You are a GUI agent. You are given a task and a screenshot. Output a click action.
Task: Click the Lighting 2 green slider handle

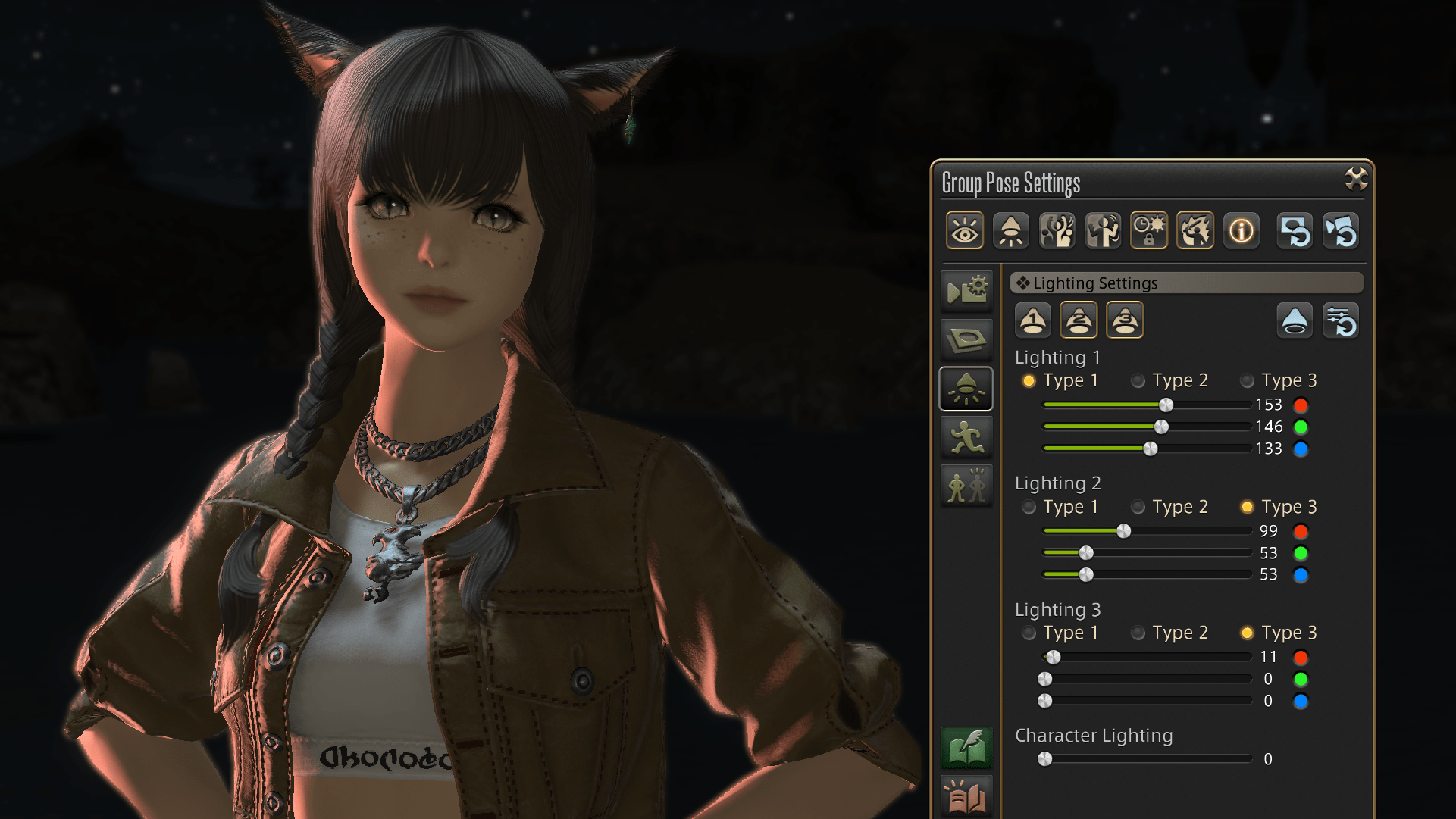click(1086, 553)
